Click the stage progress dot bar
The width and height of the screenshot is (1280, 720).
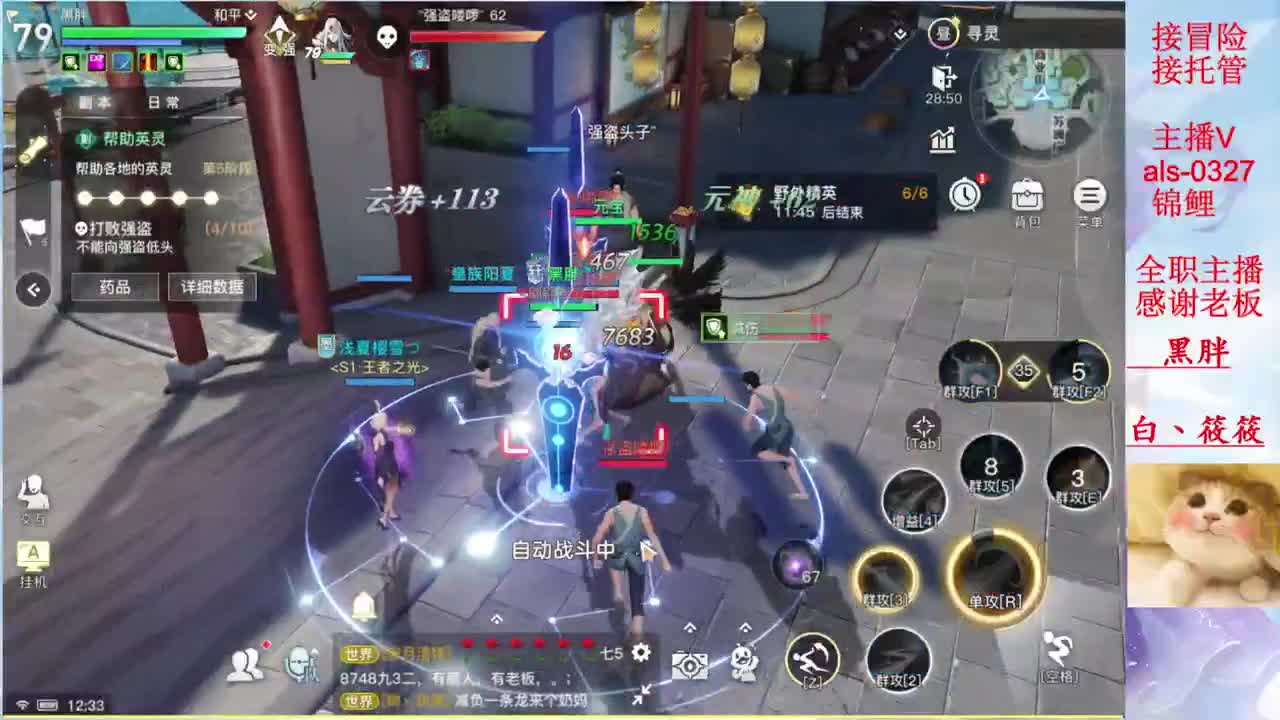pos(147,197)
